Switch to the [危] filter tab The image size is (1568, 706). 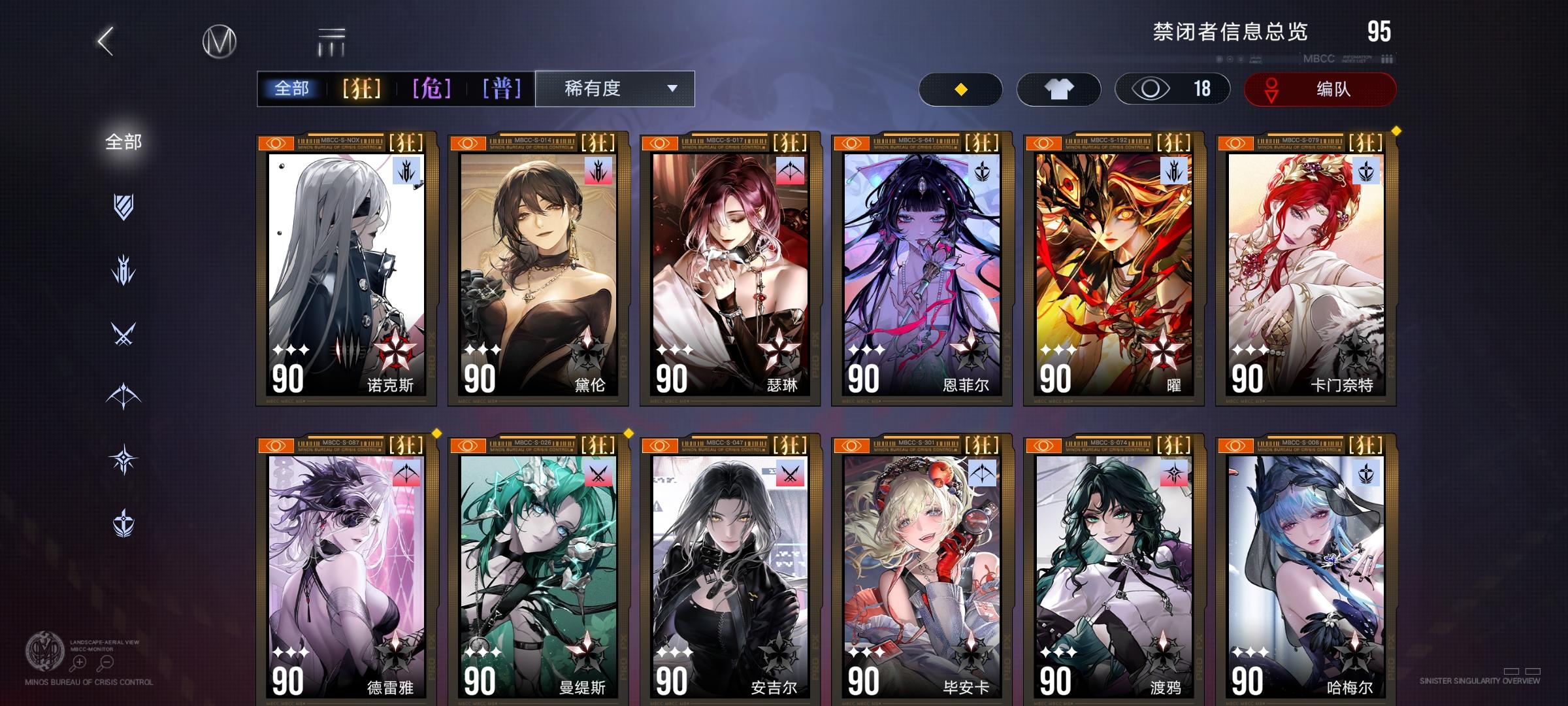(x=433, y=88)
